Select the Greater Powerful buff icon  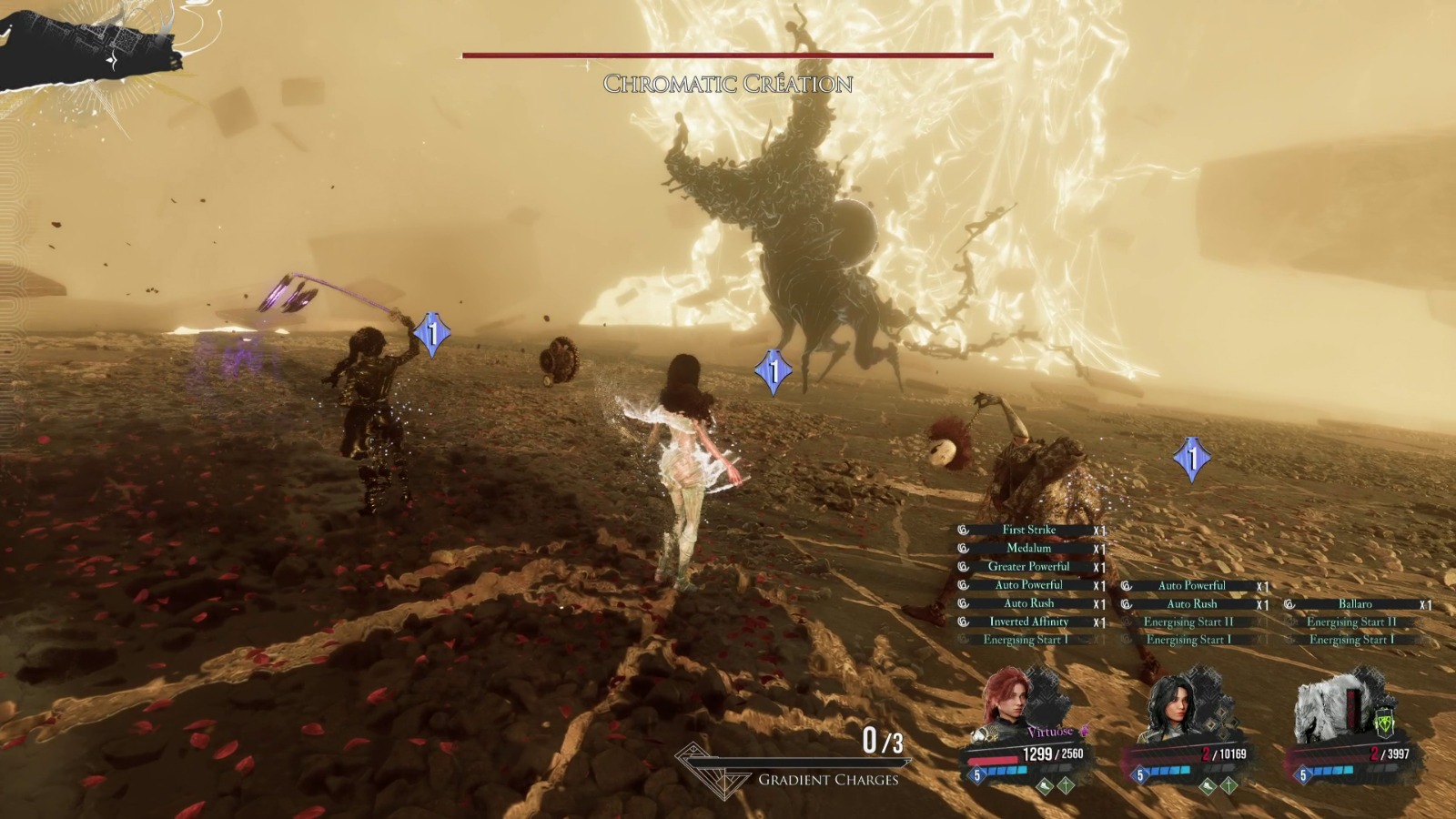pos(965,566)
